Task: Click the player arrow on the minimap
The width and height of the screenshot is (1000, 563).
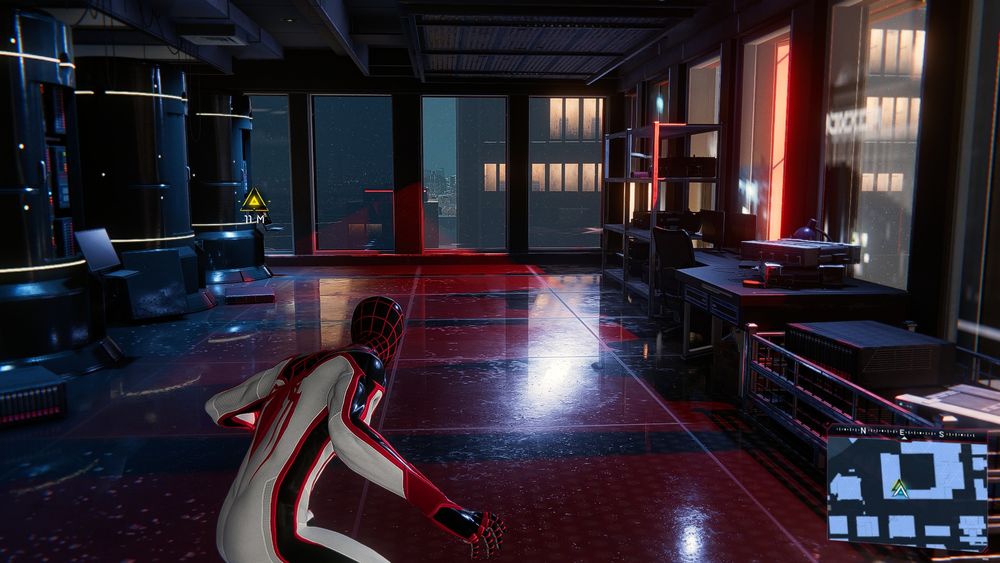Action: point(900,488)
